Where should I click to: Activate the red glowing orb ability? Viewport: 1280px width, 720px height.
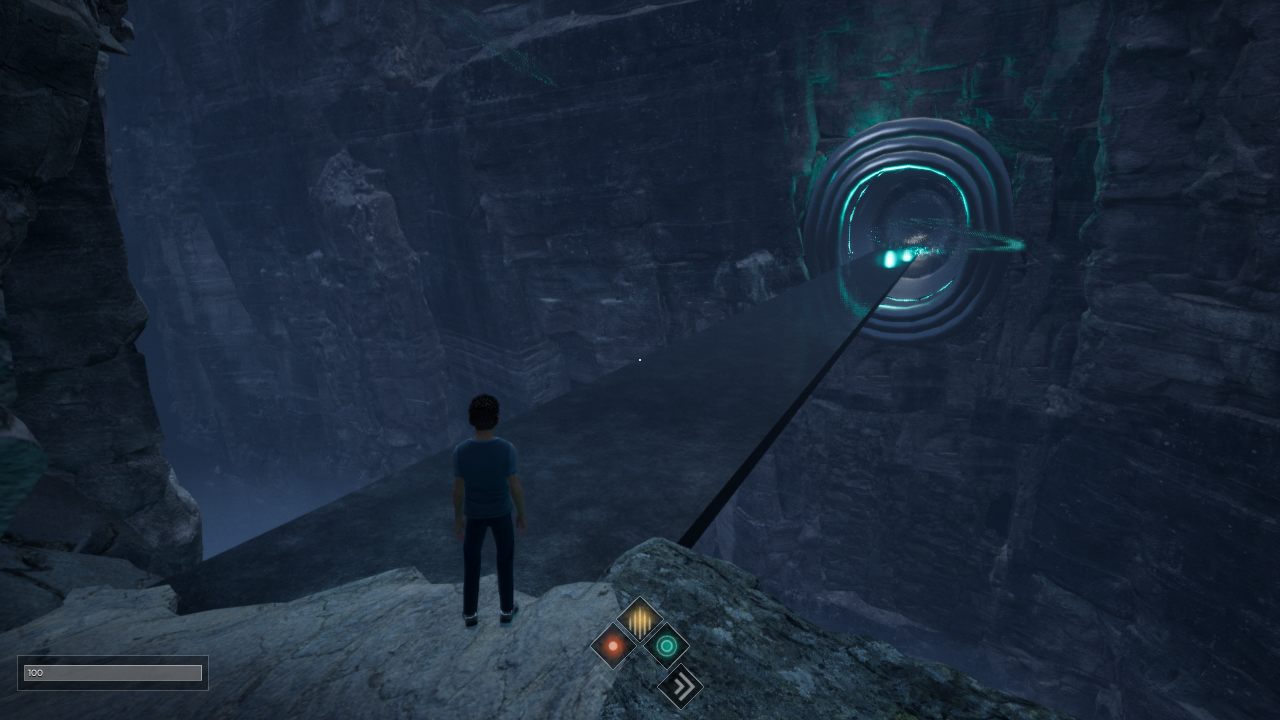[x=613, y=646]
